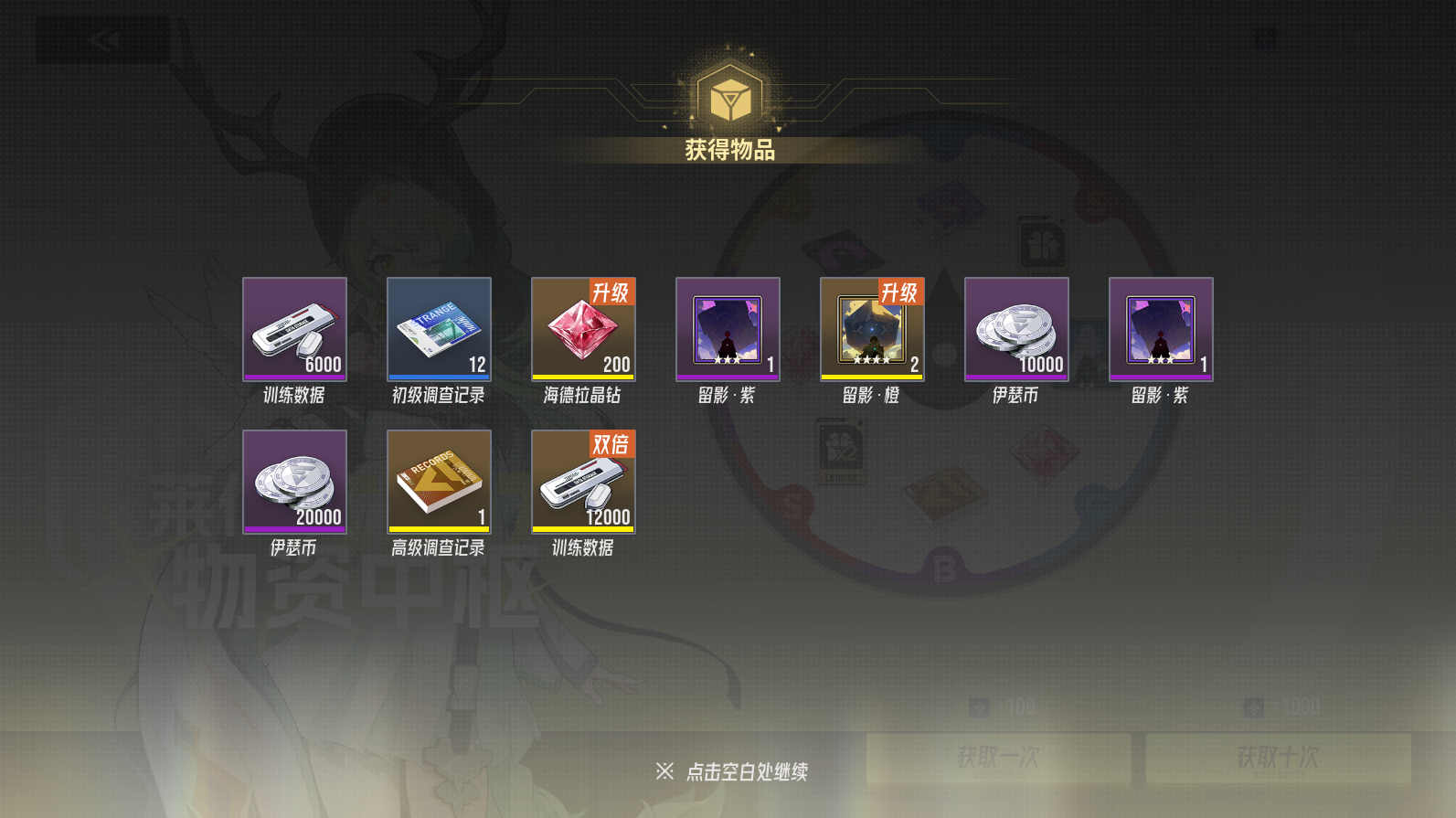Open the 海德拉晶钻 gem item

[x=583, y=334]
